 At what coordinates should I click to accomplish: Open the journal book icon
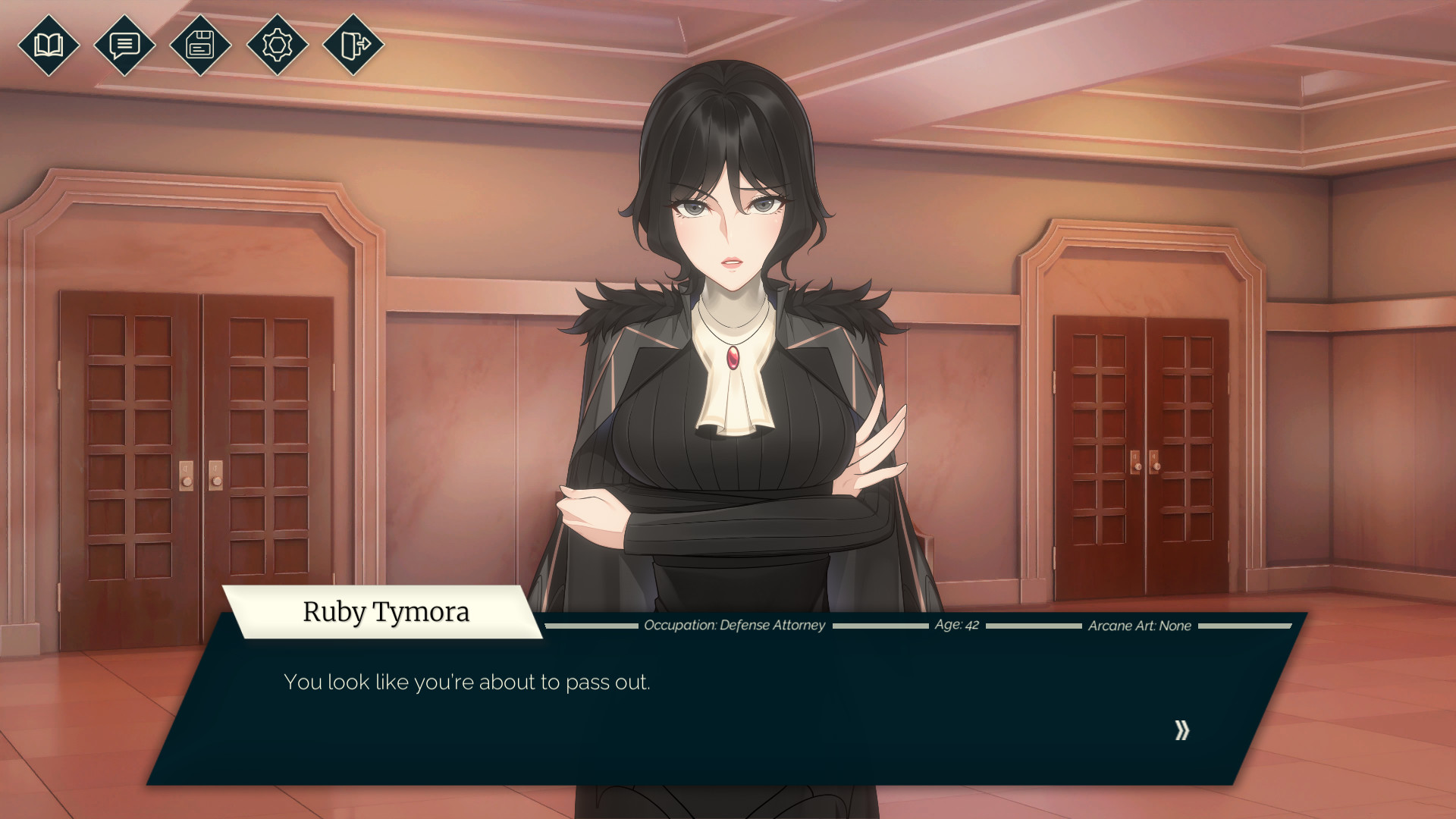pos(49,45)
